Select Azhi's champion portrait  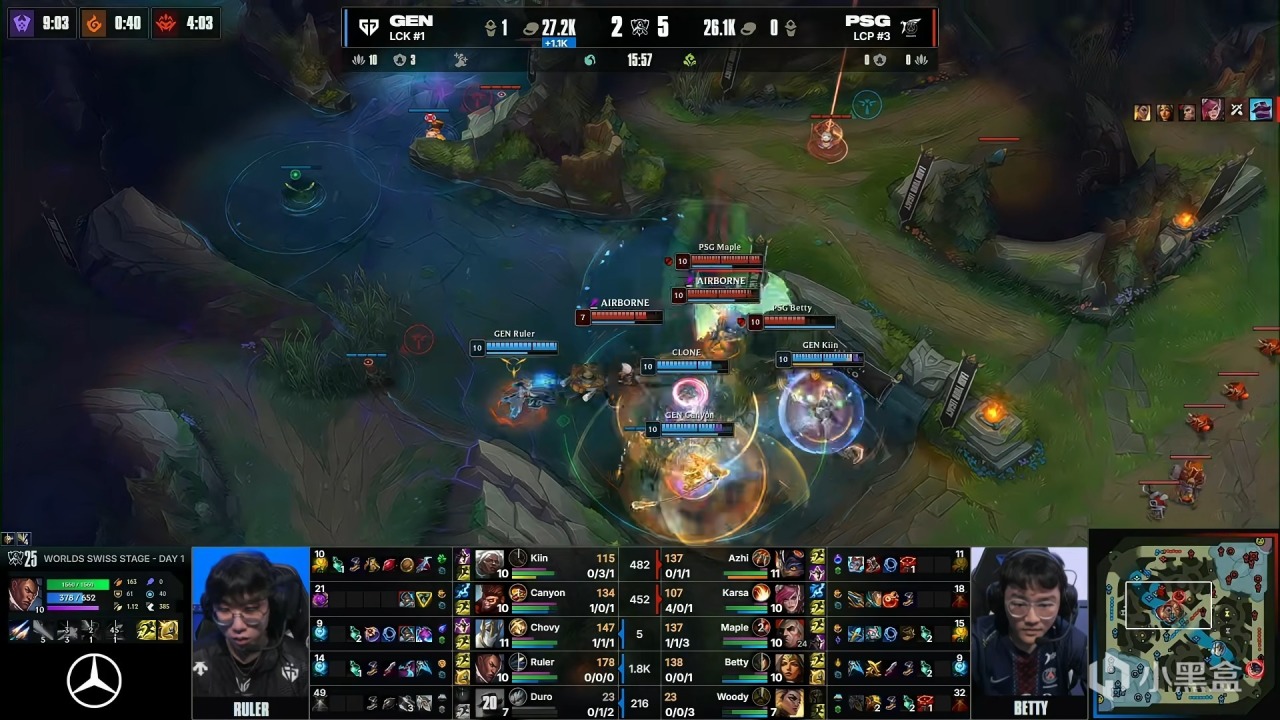coord(789,565)
